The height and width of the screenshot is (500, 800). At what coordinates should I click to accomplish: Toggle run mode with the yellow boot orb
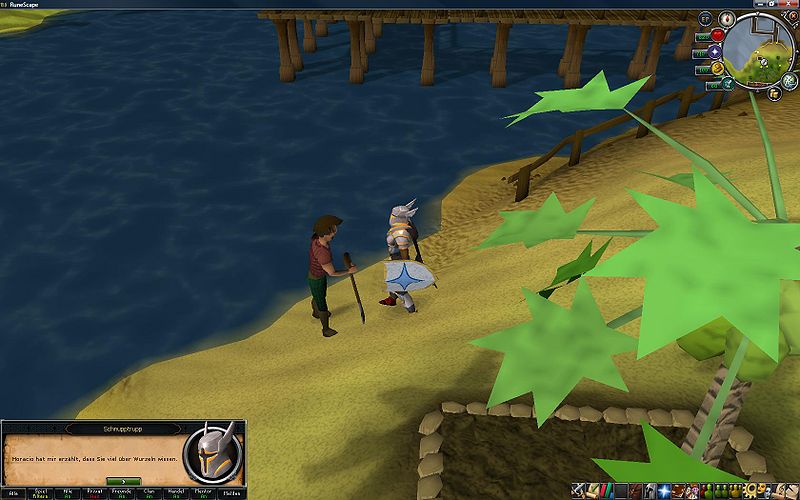tap(717, 69)
